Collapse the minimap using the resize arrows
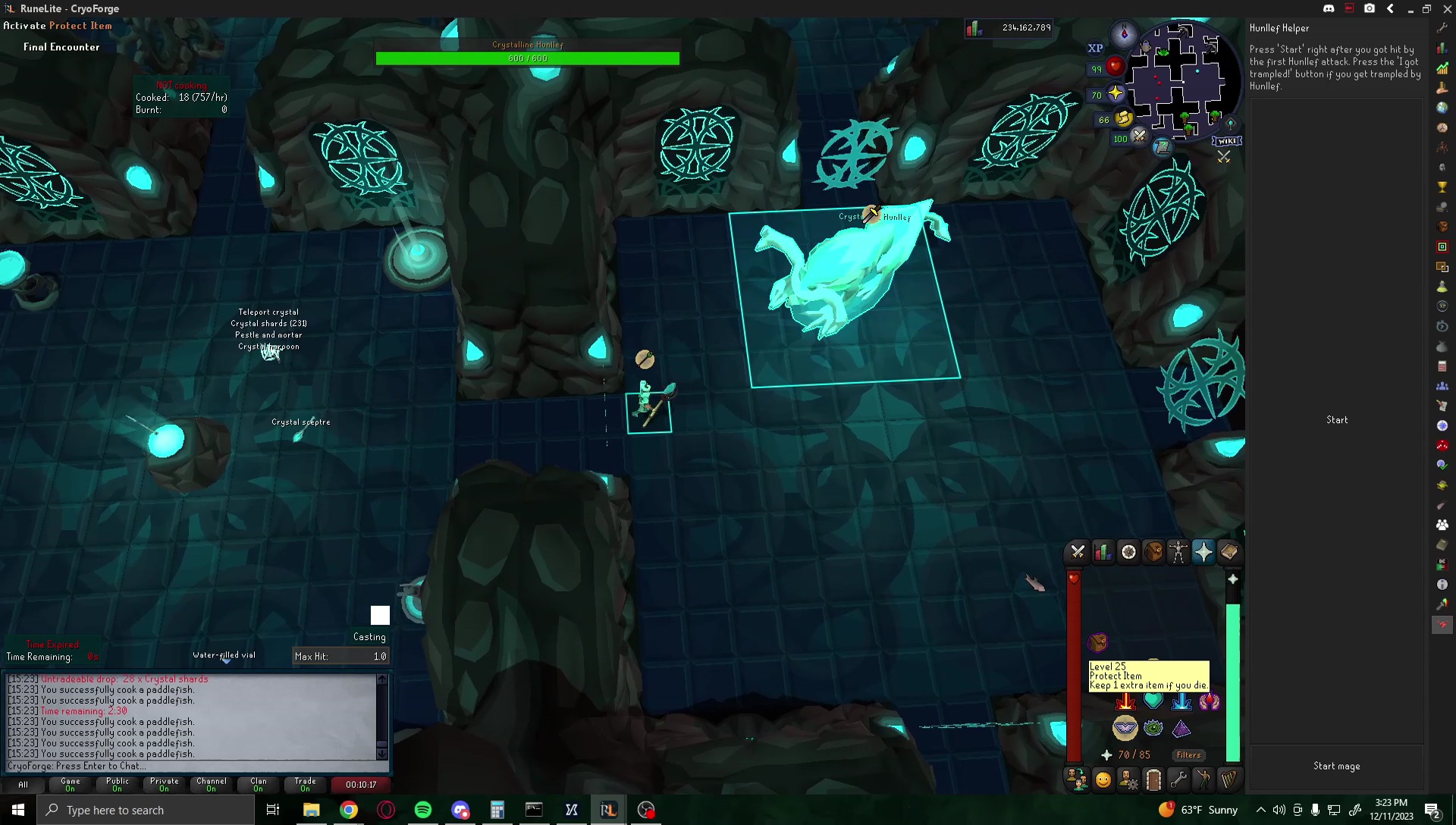 pos(1225,157)
